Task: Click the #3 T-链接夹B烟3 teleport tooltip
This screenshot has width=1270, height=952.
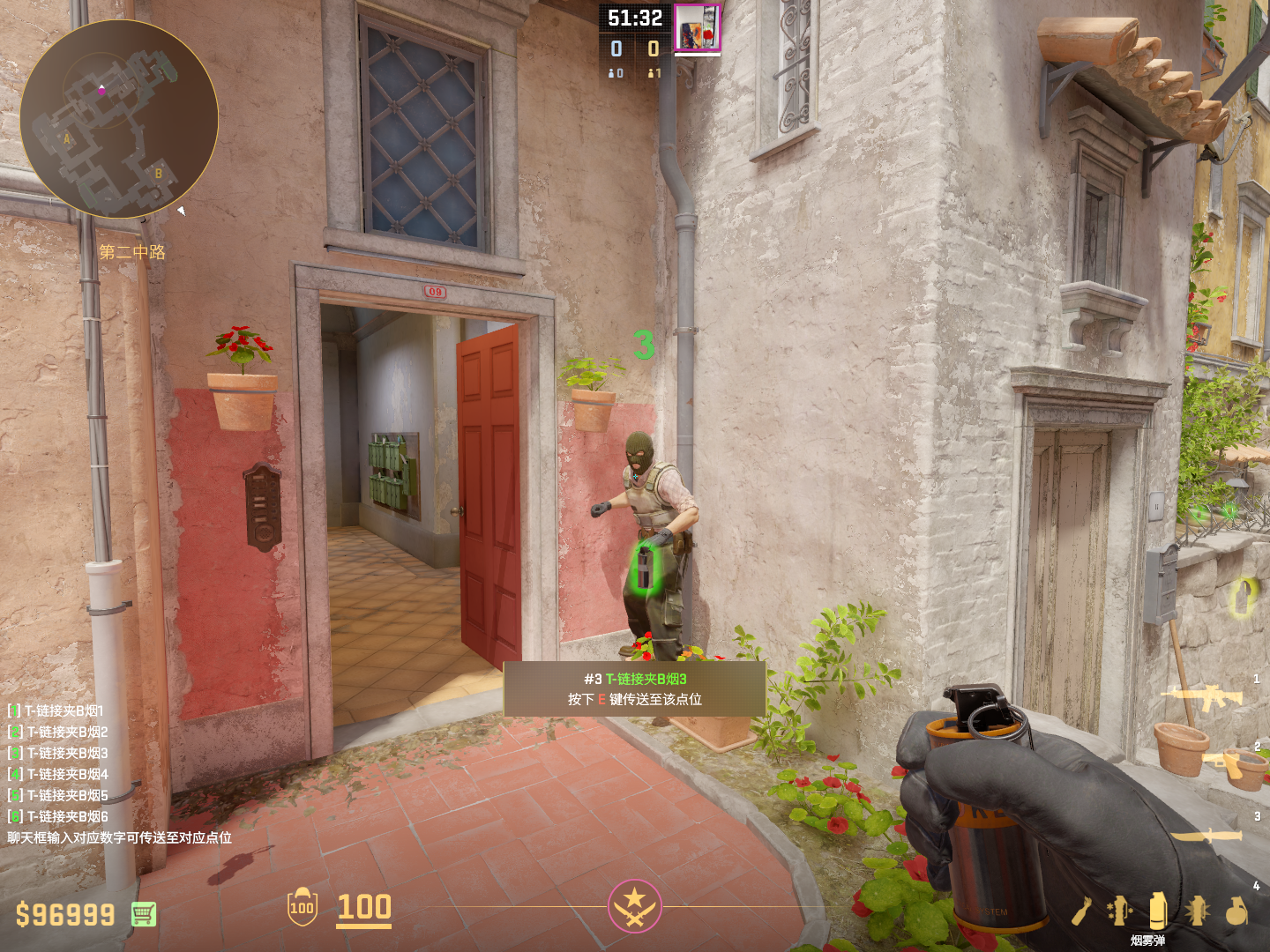Action: (634, 688)
